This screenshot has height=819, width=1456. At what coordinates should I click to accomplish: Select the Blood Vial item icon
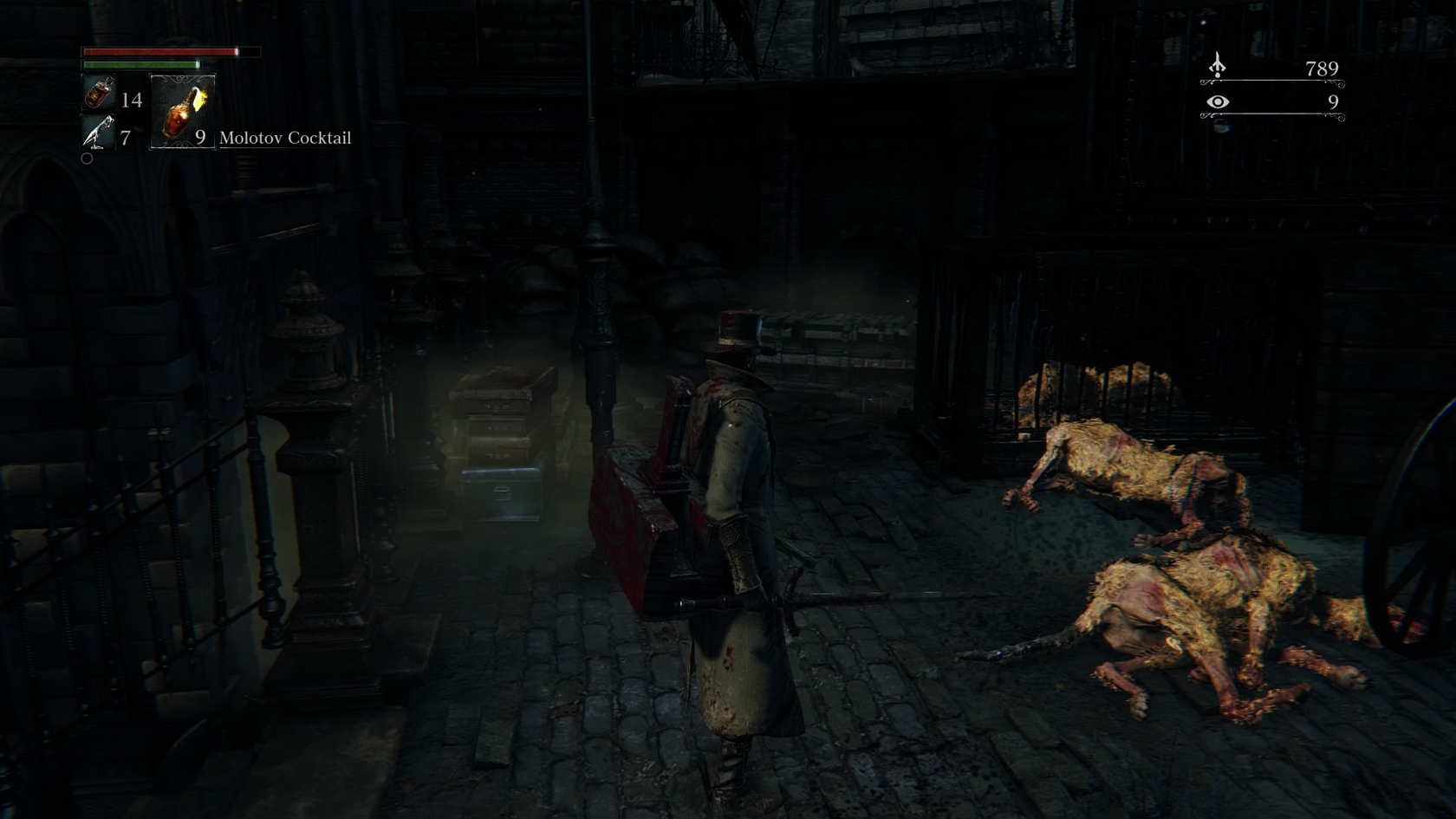click(99, 93)
